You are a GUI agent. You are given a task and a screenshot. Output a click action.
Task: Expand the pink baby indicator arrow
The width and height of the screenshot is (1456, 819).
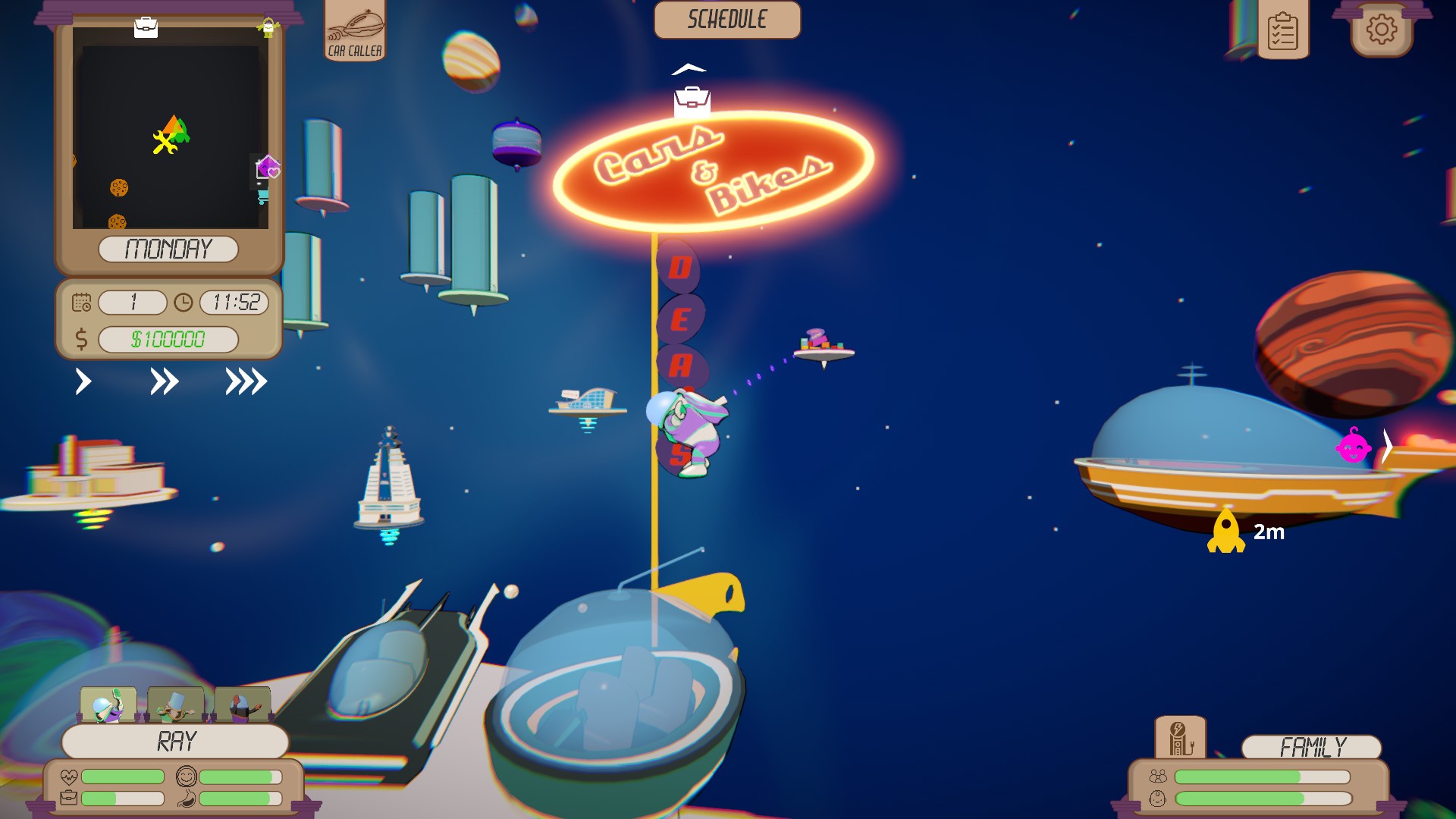(1388, 447)
